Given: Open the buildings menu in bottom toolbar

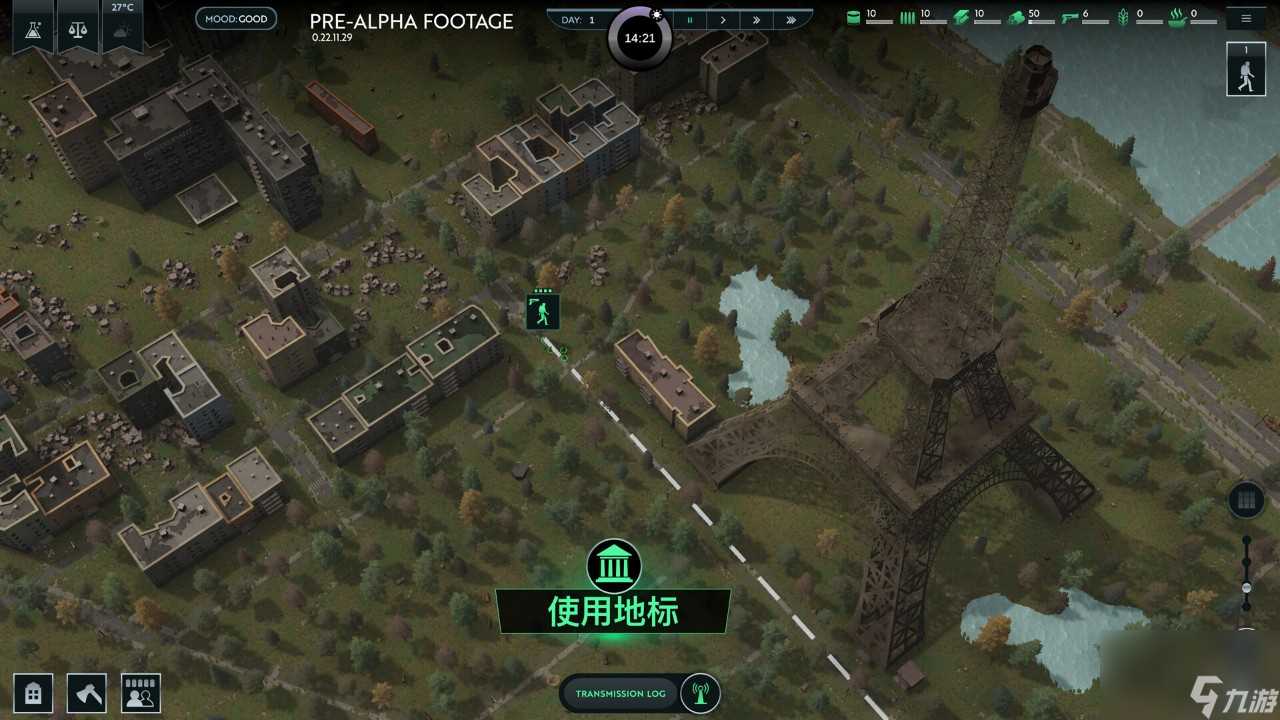Looking at the screenshot, I should click(33, 692).
